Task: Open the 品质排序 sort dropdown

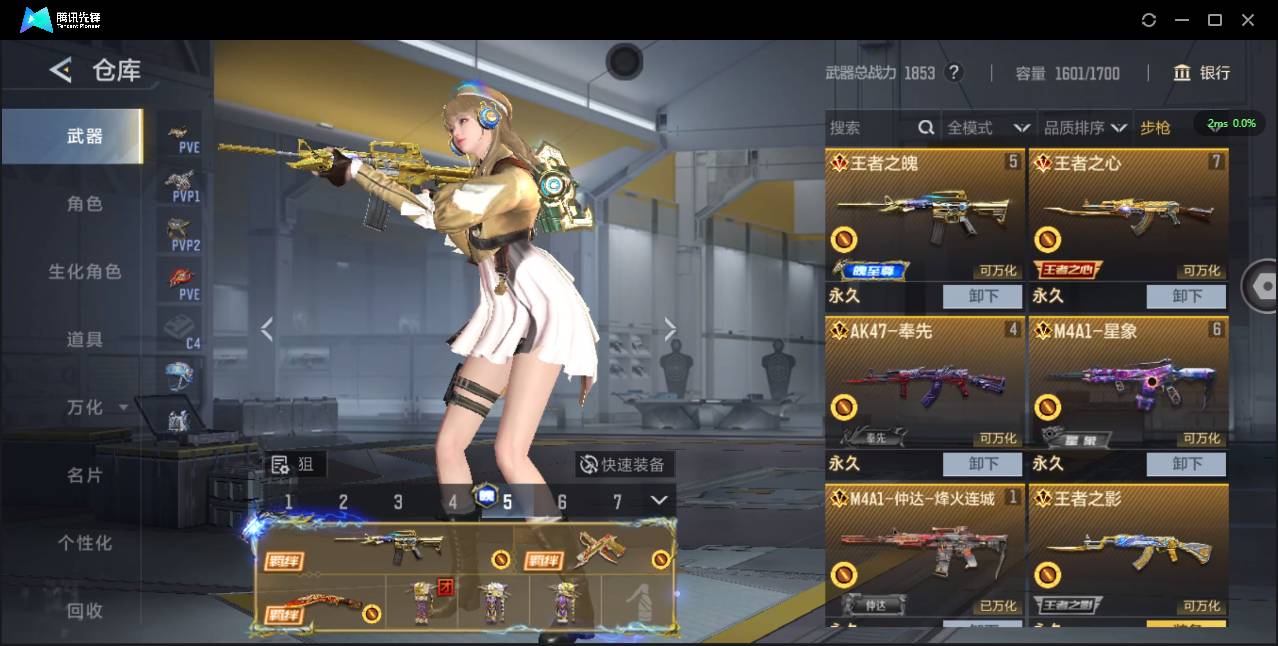Action: pyautogui.click(x=1085, y=128)
